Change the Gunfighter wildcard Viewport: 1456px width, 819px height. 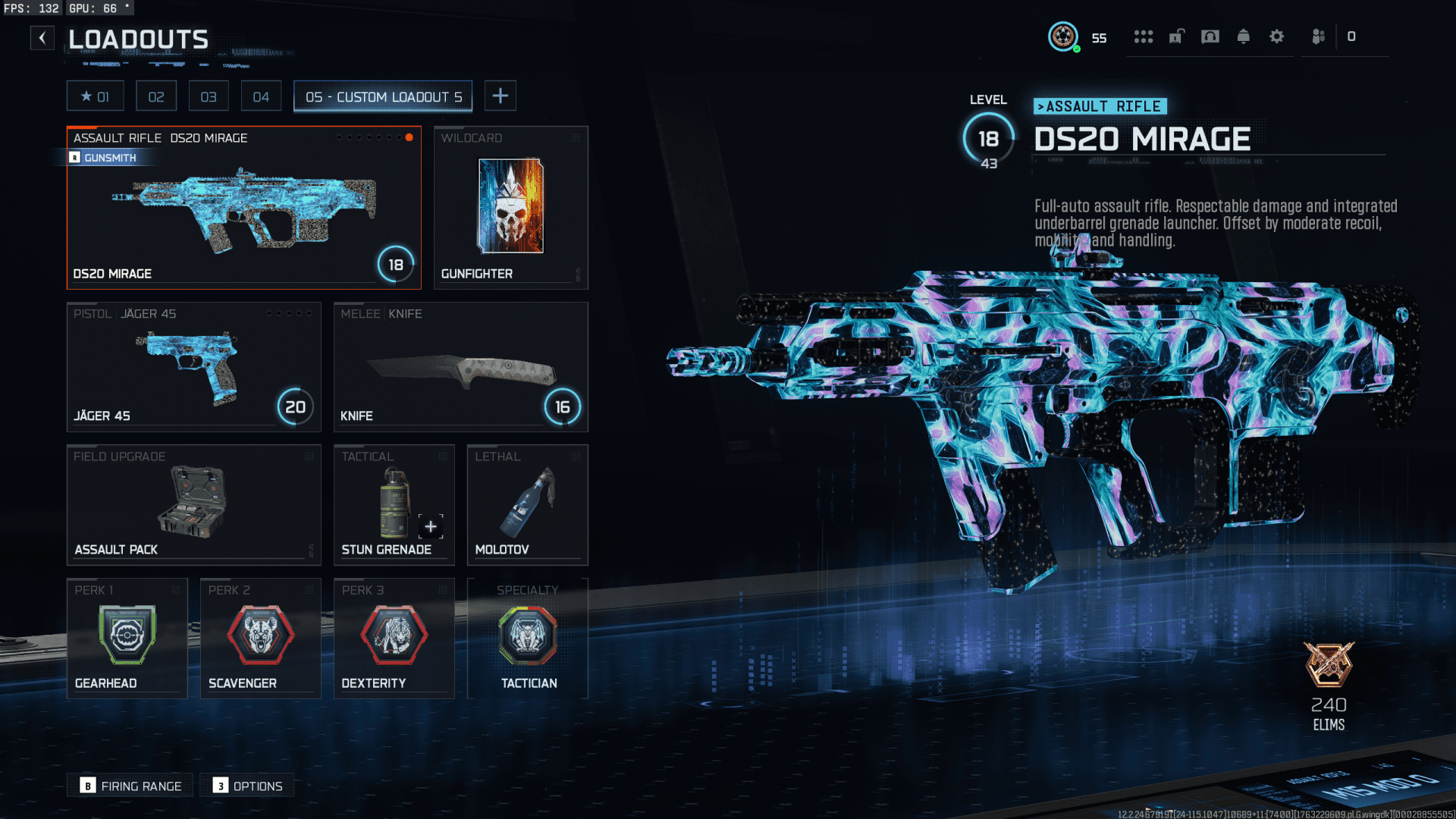510,208
